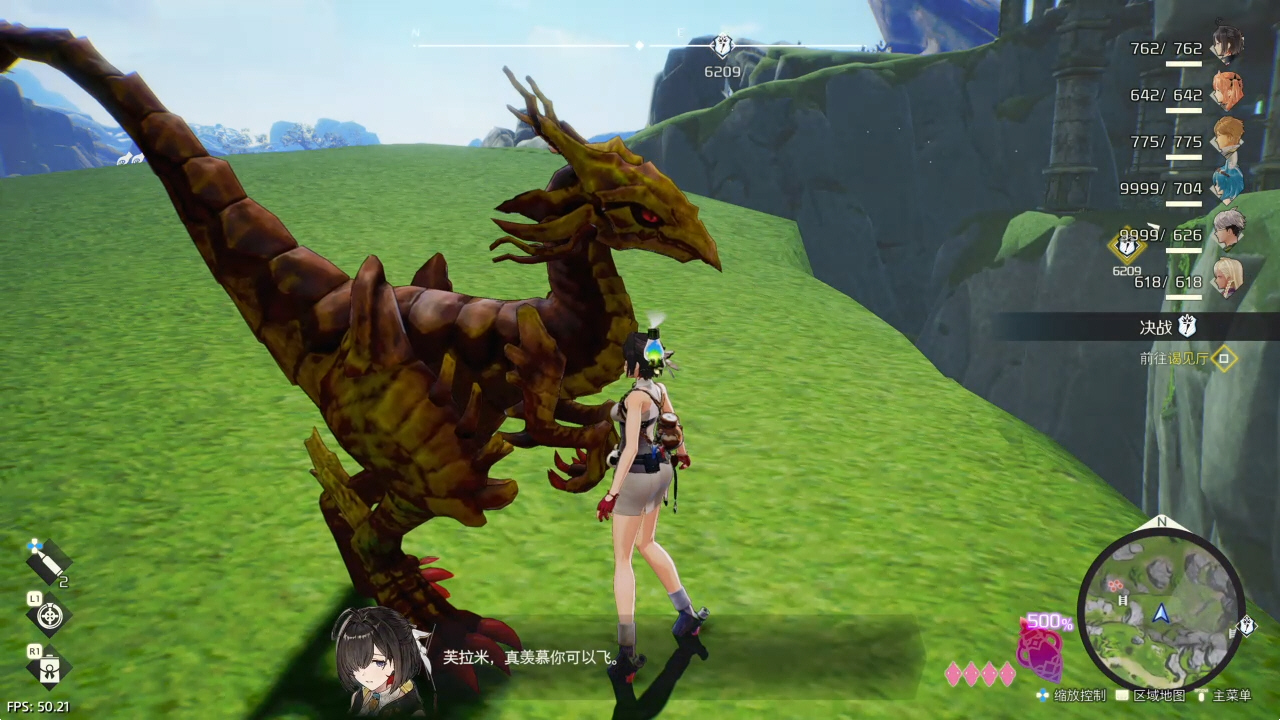
Task: Choose the orange-haired party member portrait
Action: coord(1227,91)
